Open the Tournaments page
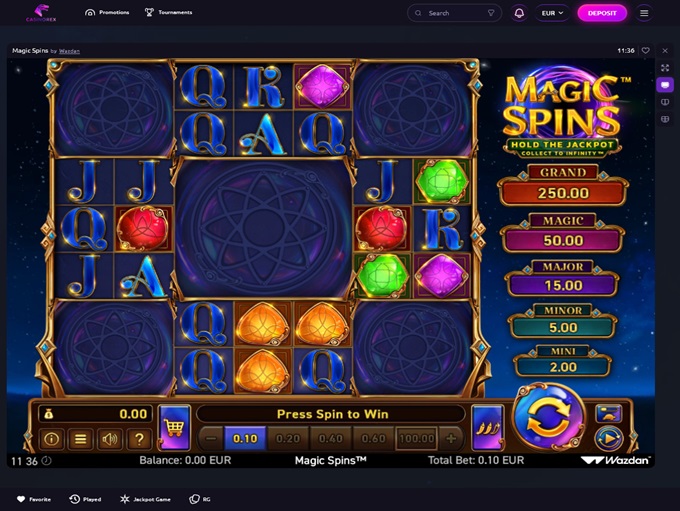This screenshot has width=680, height=511. click(168, 13)
